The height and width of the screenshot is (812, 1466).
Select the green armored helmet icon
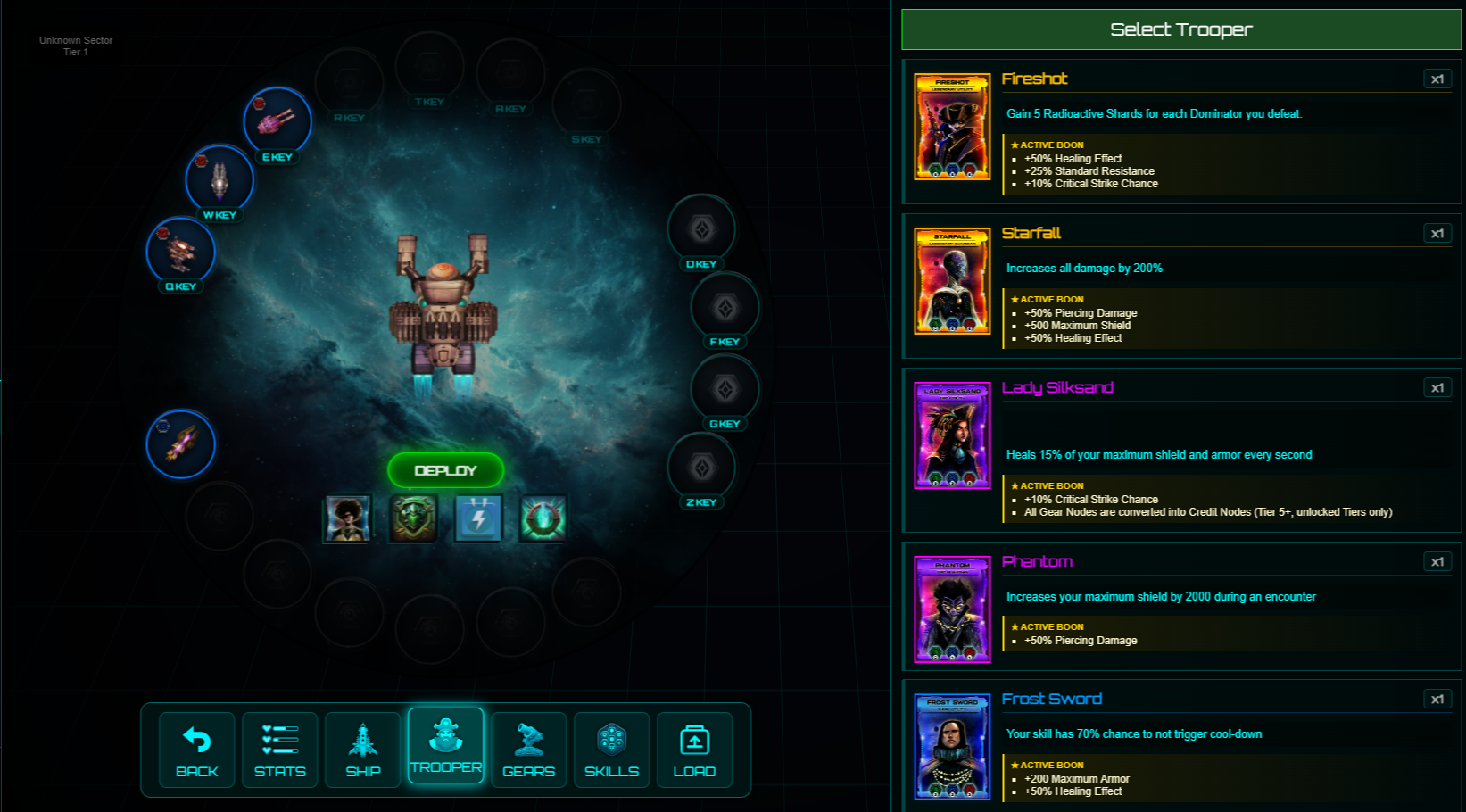(413, 518)
